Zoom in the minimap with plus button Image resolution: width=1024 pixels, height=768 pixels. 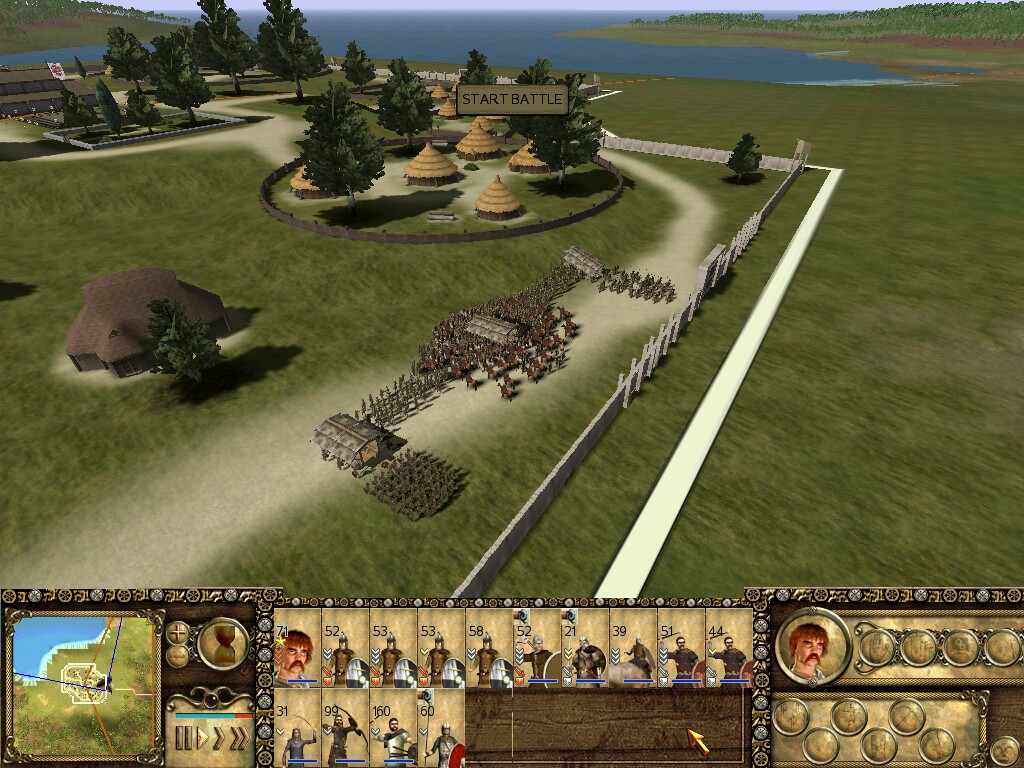[x=178, y=633]
